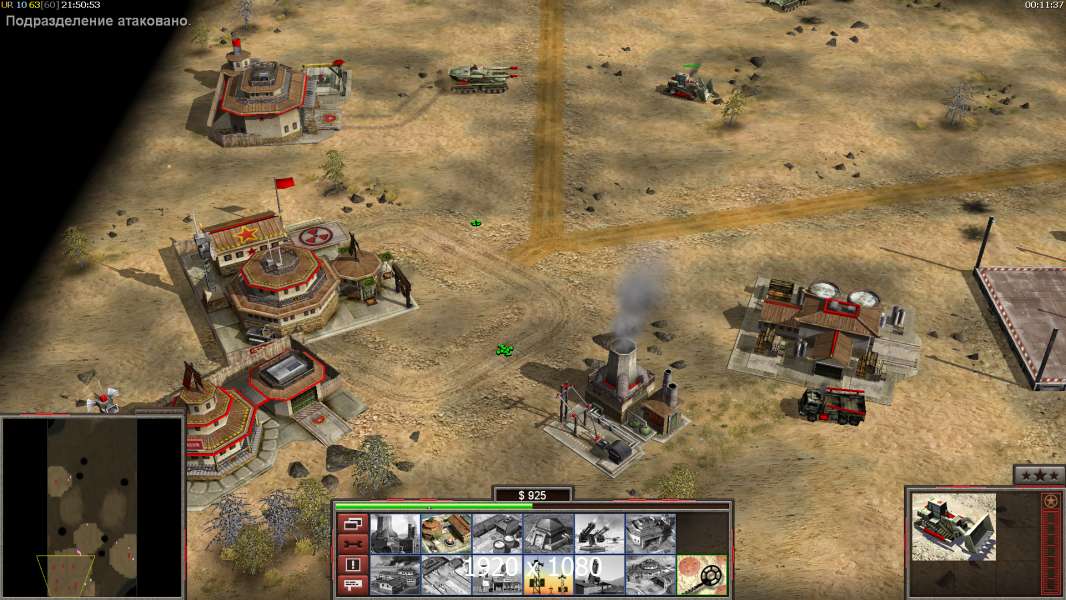Click the bulldozer unit portrait

click(x=954, y=527)
